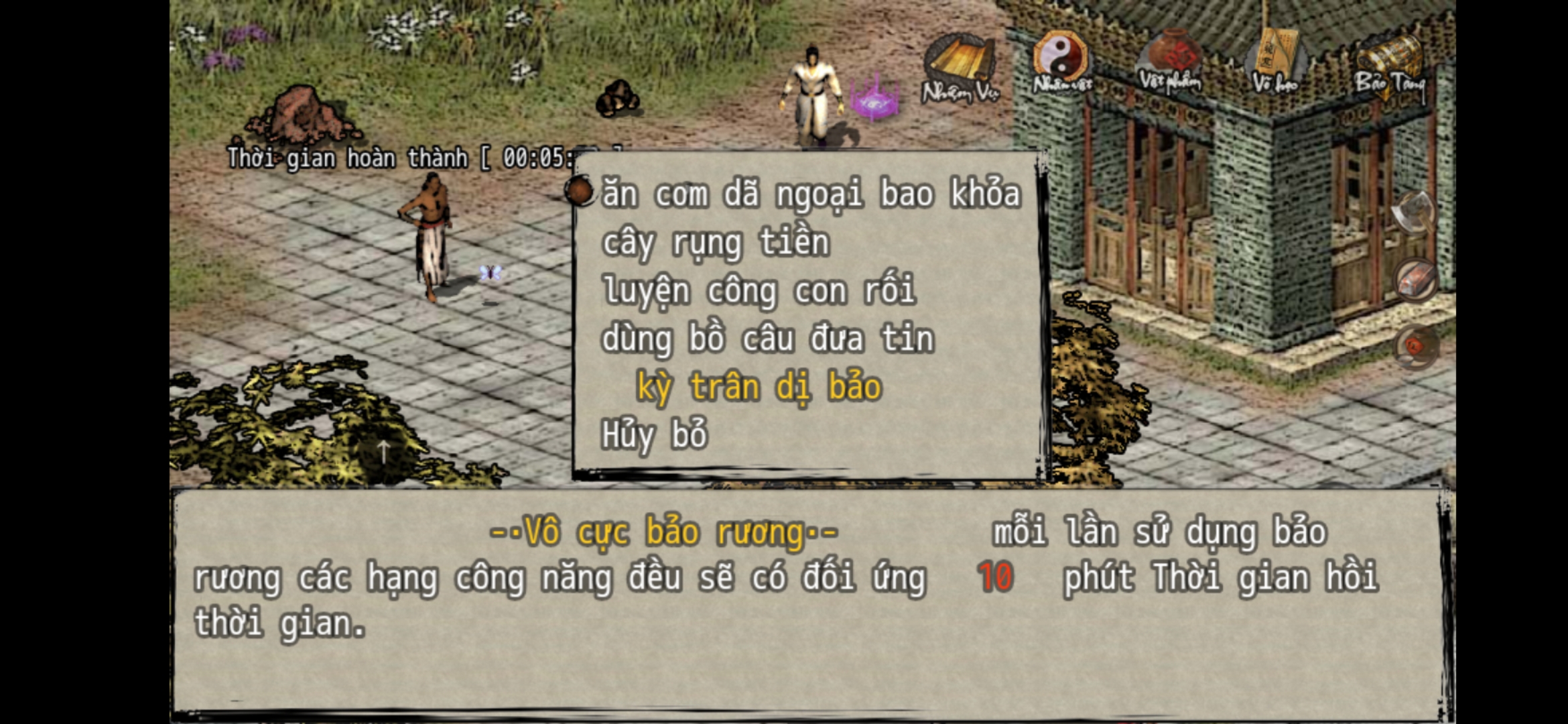Viewport: 1568px width, 724px height.
Task: Pick "luyện công con rối" from the list
Action: click(x=759, y=291)
